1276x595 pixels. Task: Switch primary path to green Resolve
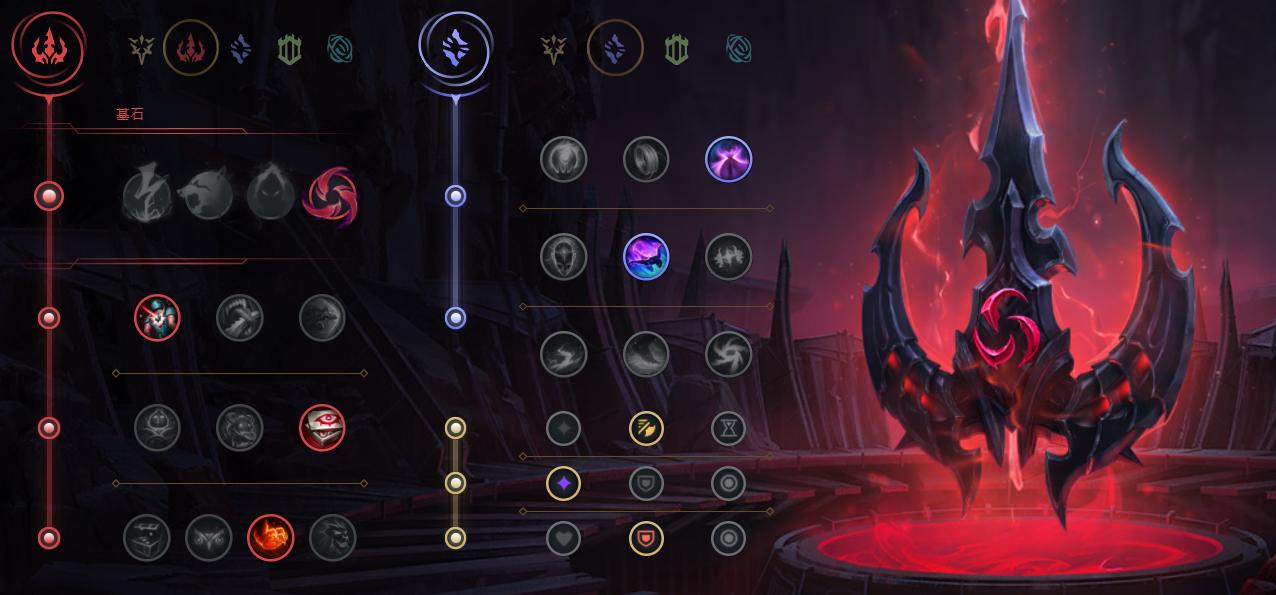pyautogui.click(x=289, y=49)
